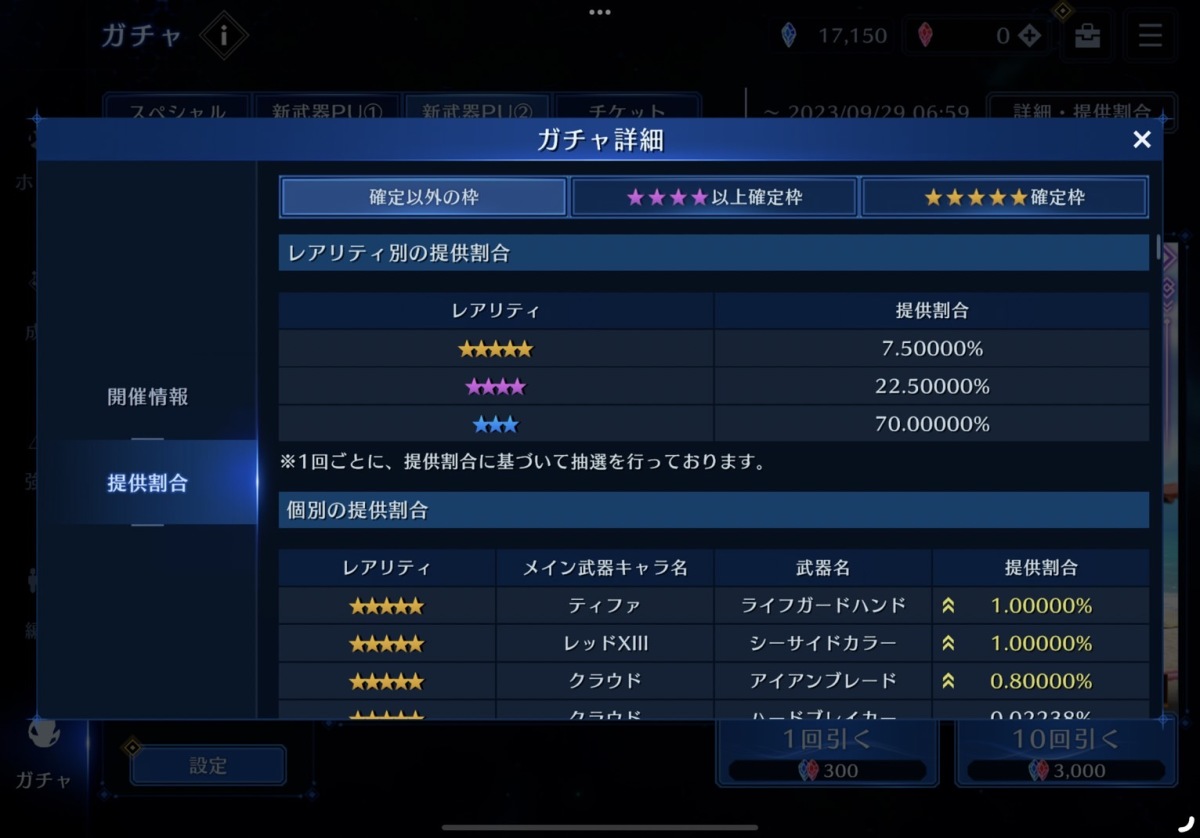
Task: Close the ガチャ詳細 dialog
Action: pos(1141,140)
